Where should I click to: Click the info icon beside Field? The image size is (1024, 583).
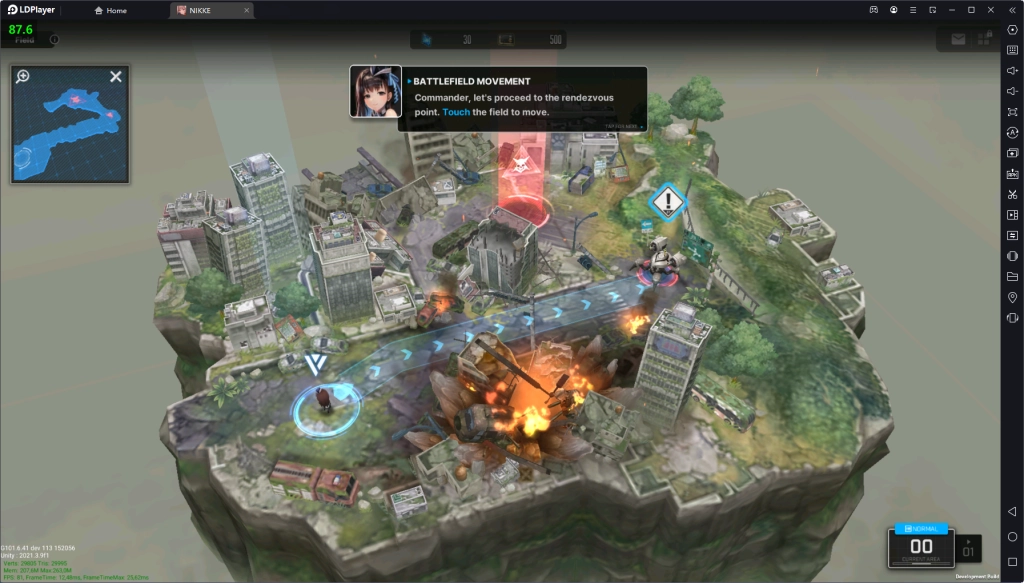pos(54,40)
